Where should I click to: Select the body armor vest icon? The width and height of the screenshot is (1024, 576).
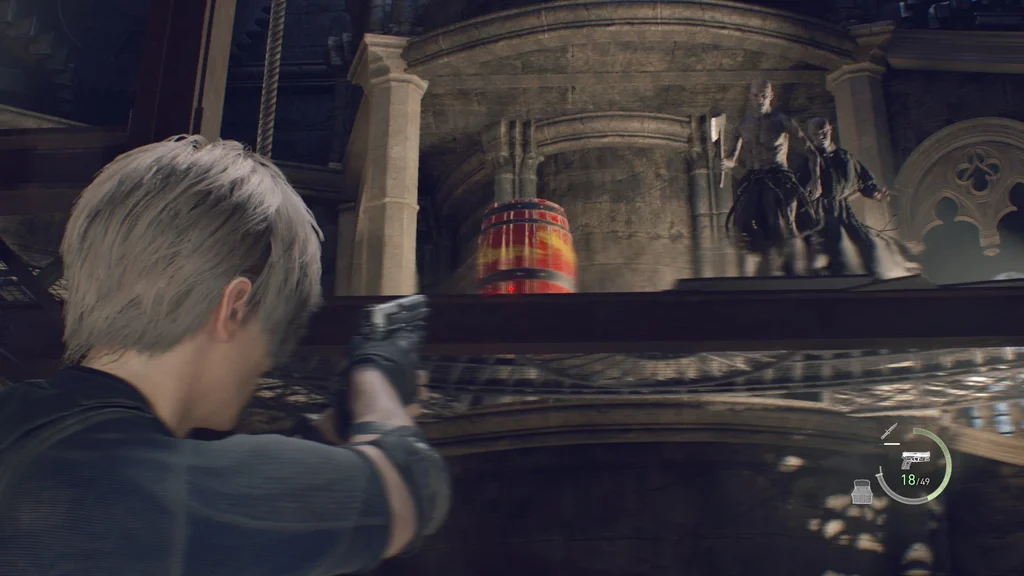pyautogui.click(x=860, y=491)
